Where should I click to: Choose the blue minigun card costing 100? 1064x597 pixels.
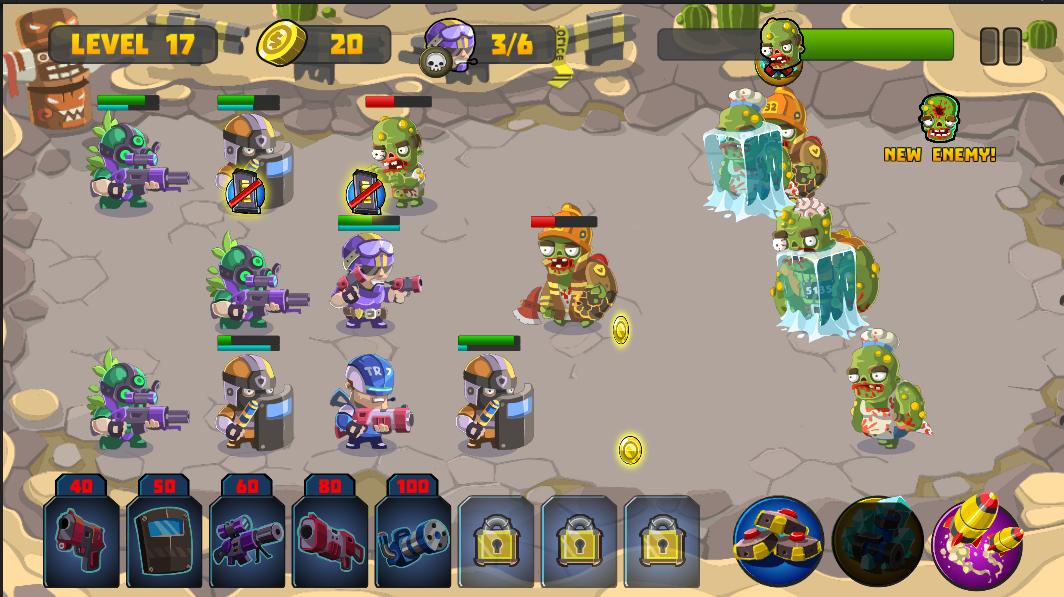tap(412, 538)
